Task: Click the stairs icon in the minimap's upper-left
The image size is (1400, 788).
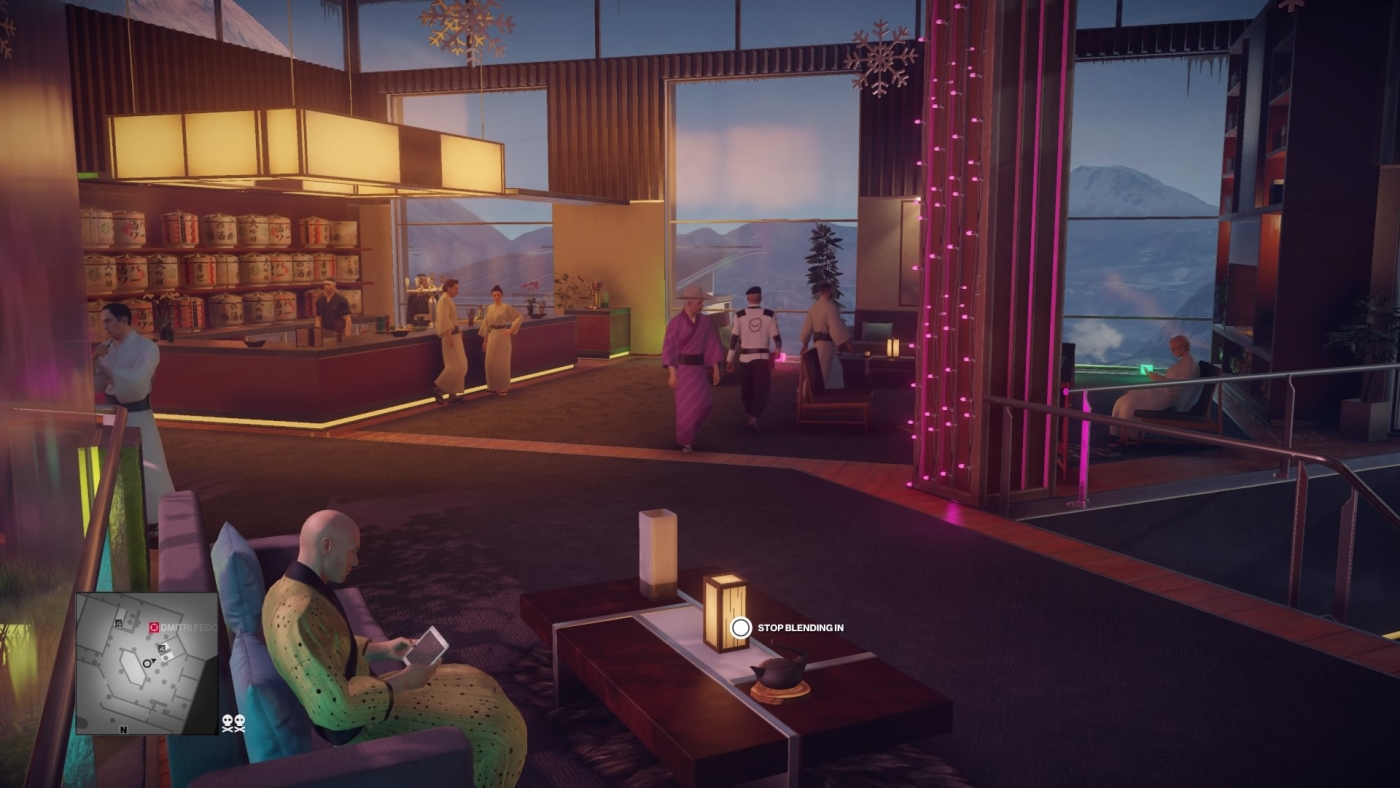Action: [x=118, y=623]
